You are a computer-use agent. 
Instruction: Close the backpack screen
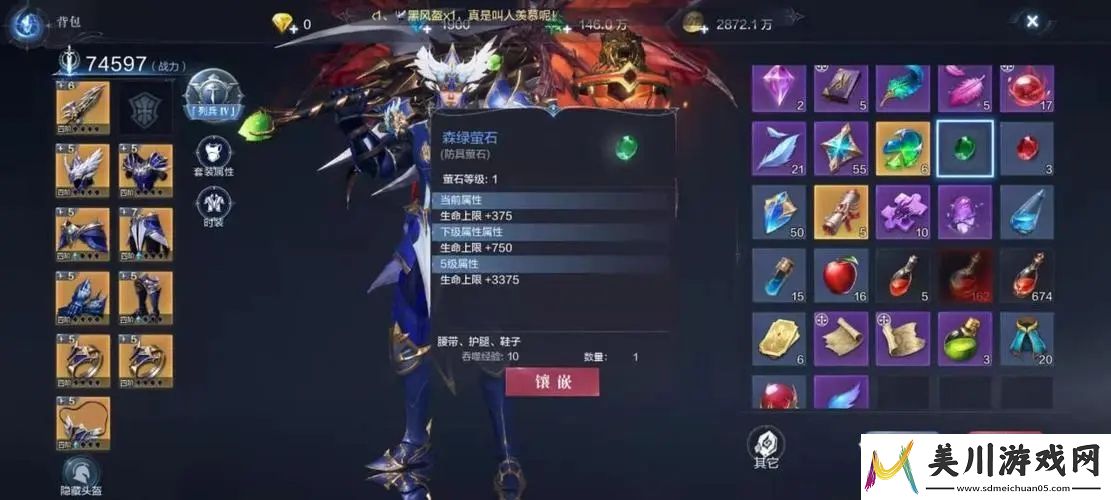1032,21
